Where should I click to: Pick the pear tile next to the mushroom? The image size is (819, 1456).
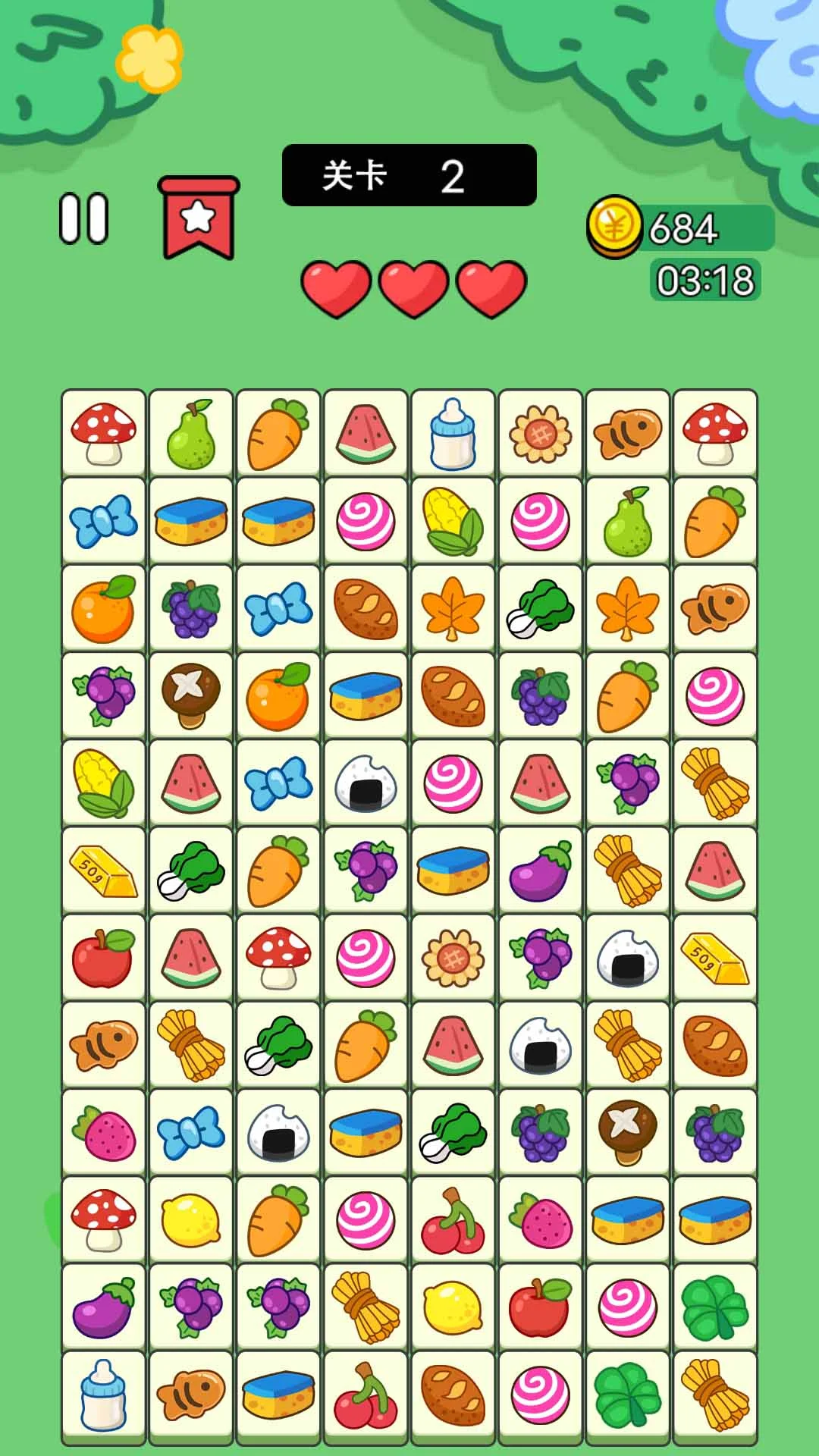pyautogui.click(x=190, y=434)
